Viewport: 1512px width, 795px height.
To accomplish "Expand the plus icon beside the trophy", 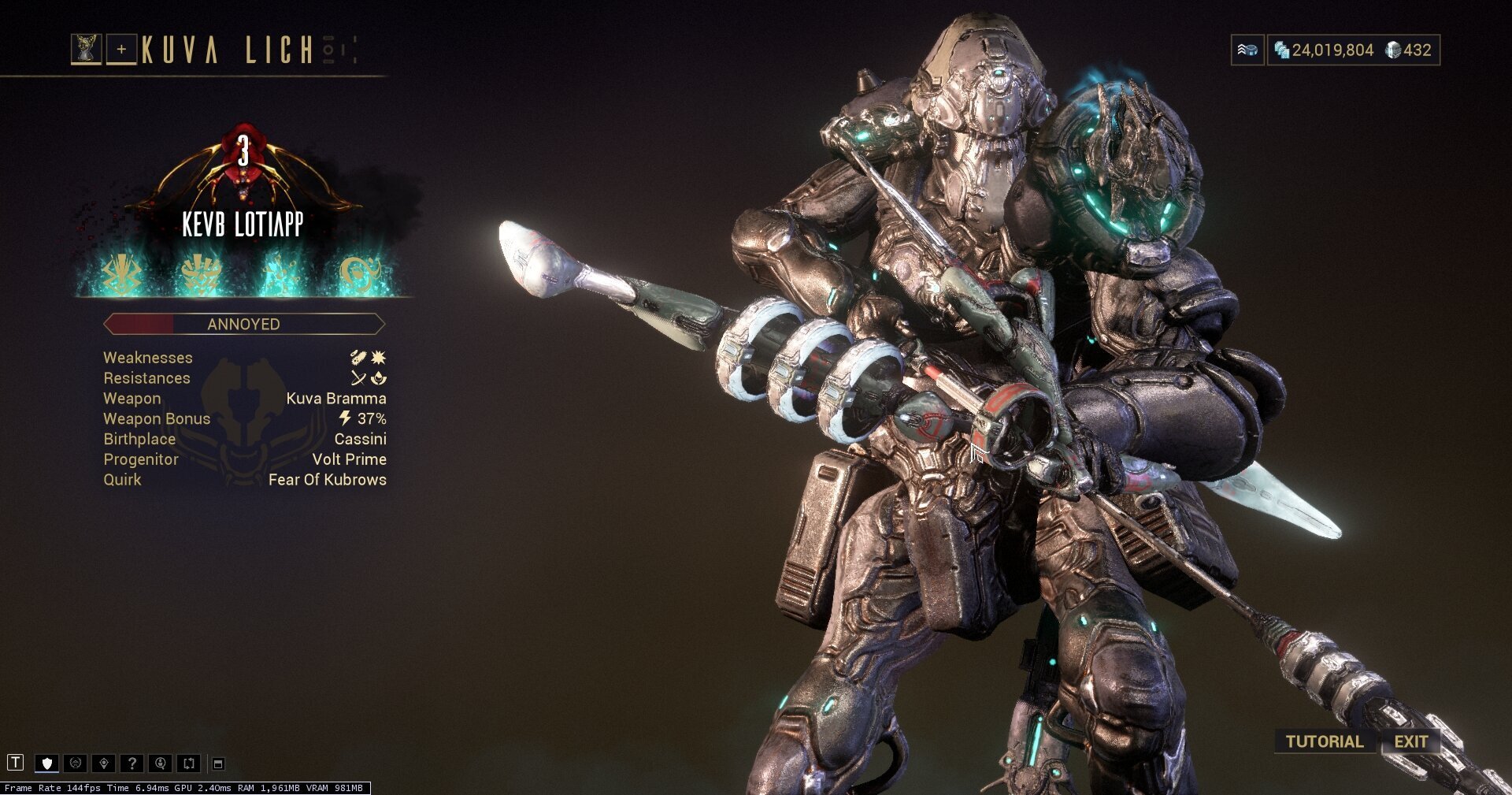I will click(120, 47).
